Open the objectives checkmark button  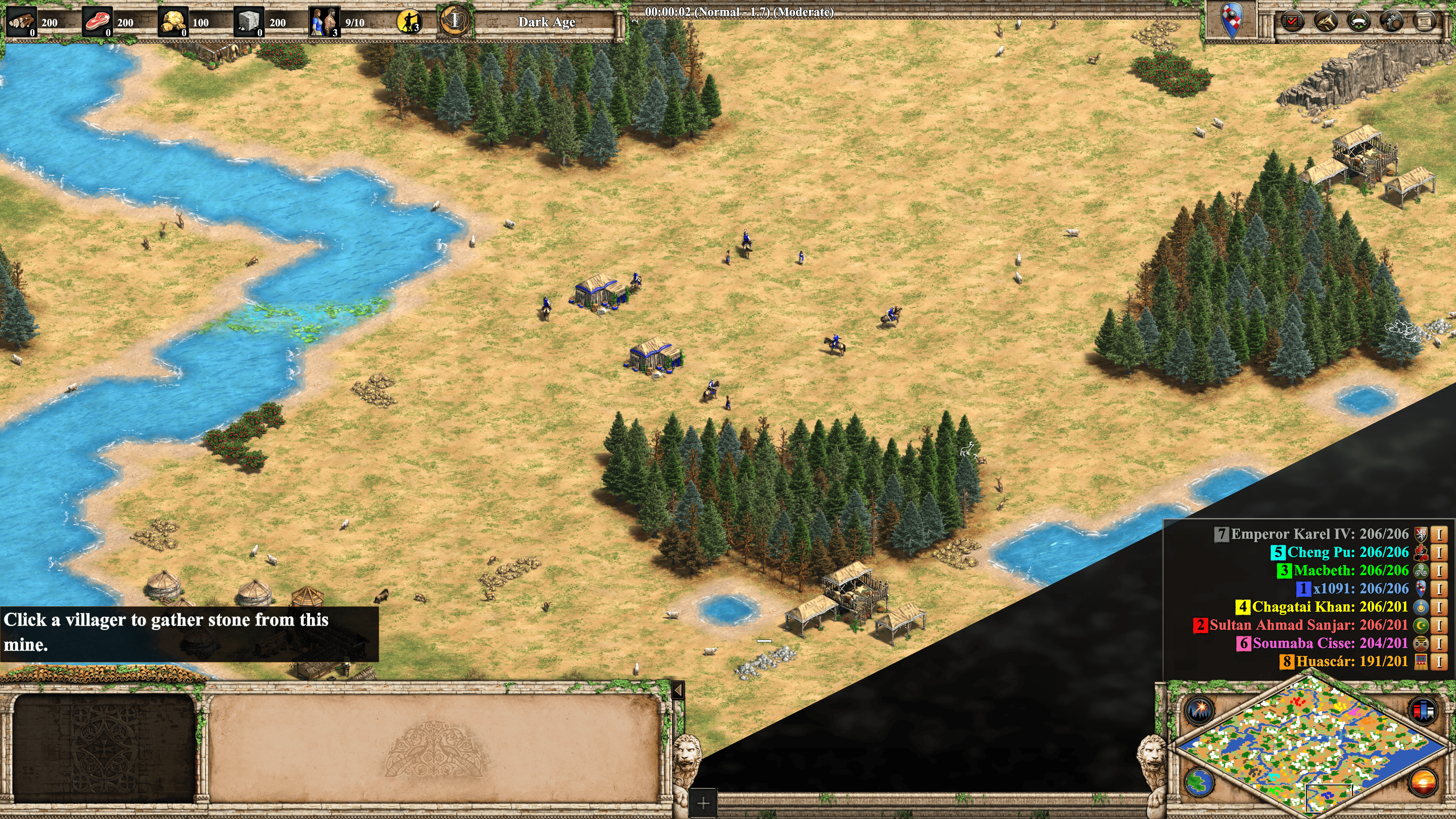(1292, 22)
